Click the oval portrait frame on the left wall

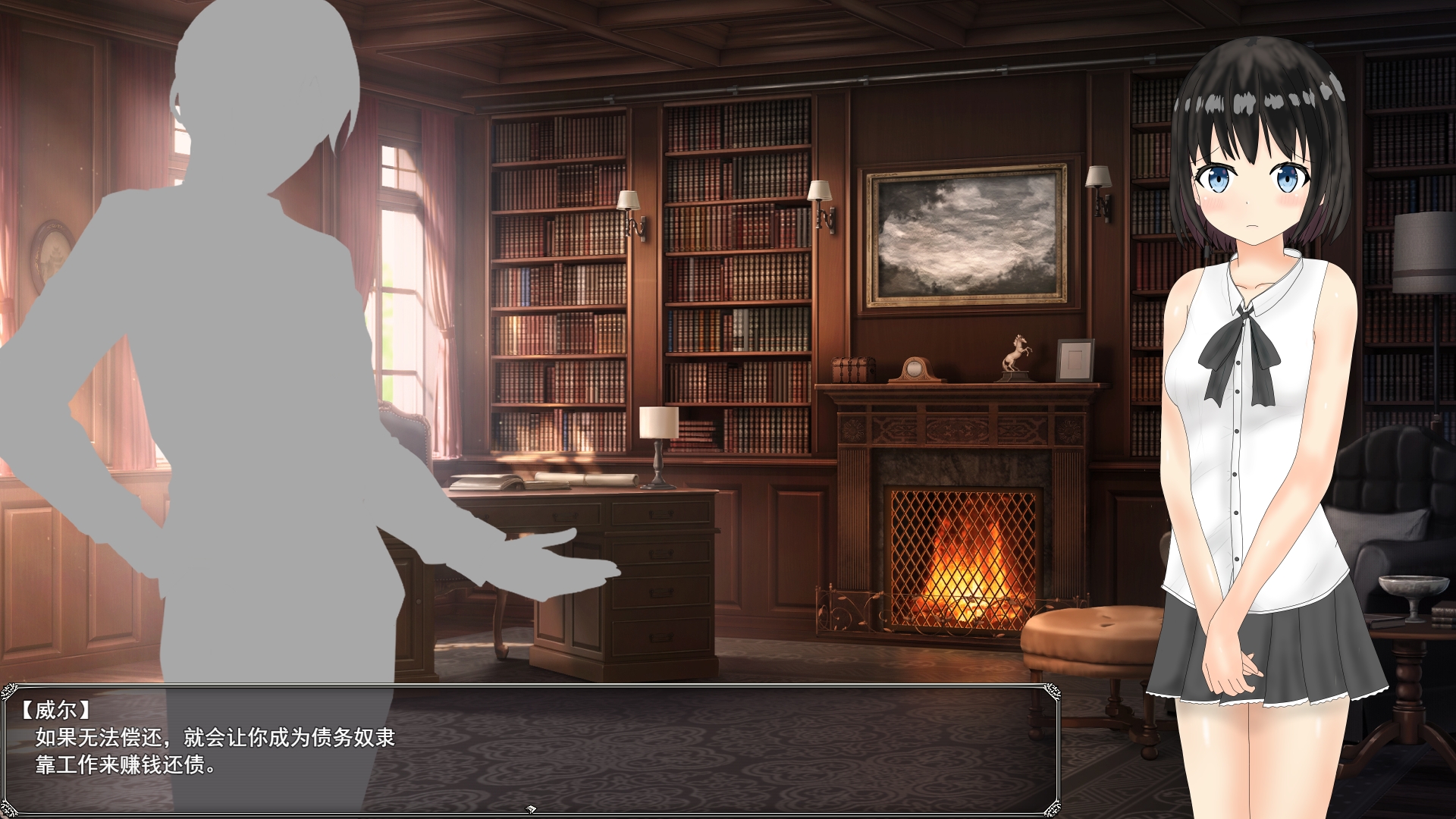tap(49, 250)
